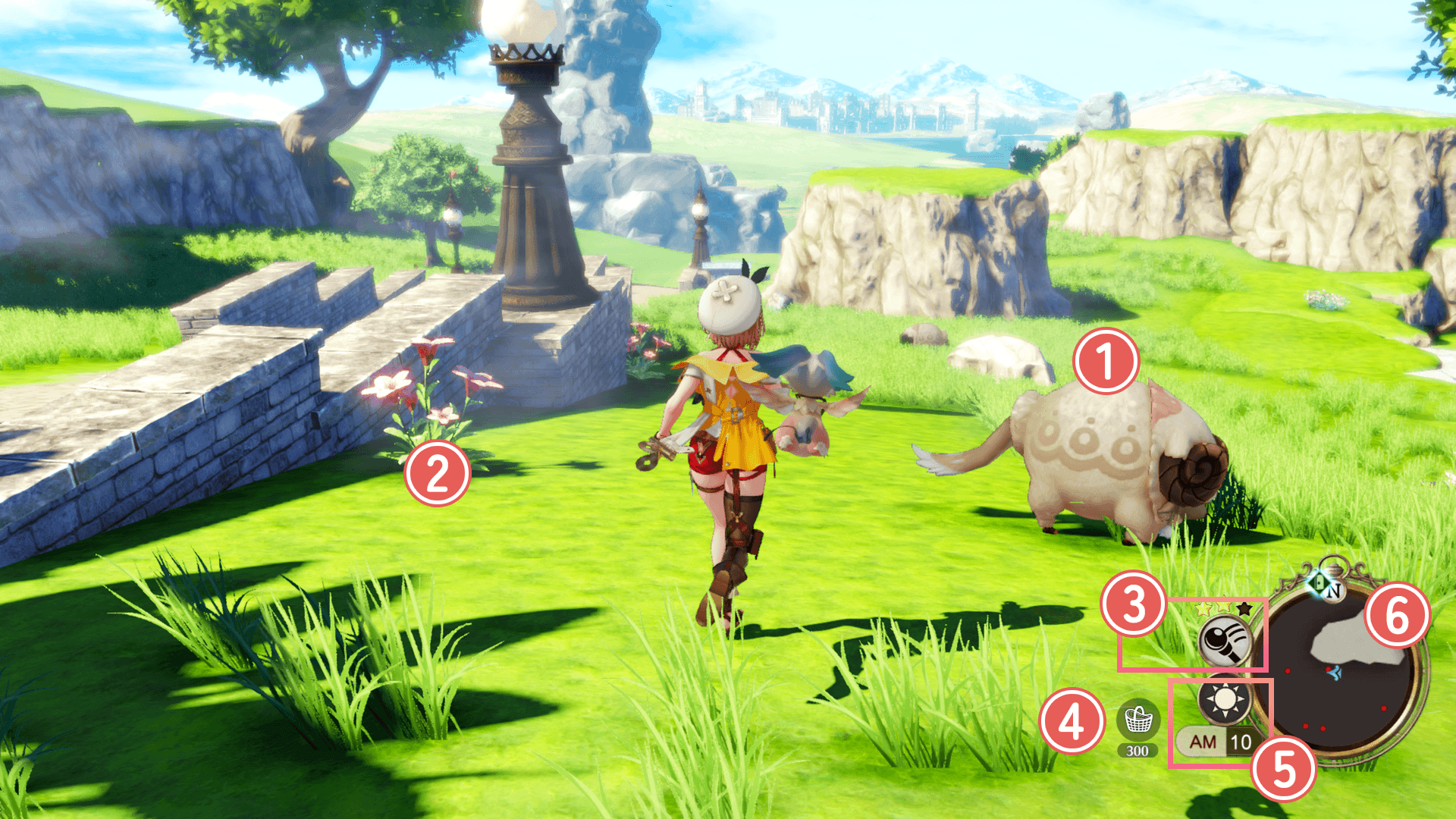Select the gathering basket icon
Viewport: 1456px width, 819px height.
point(1137,720)
